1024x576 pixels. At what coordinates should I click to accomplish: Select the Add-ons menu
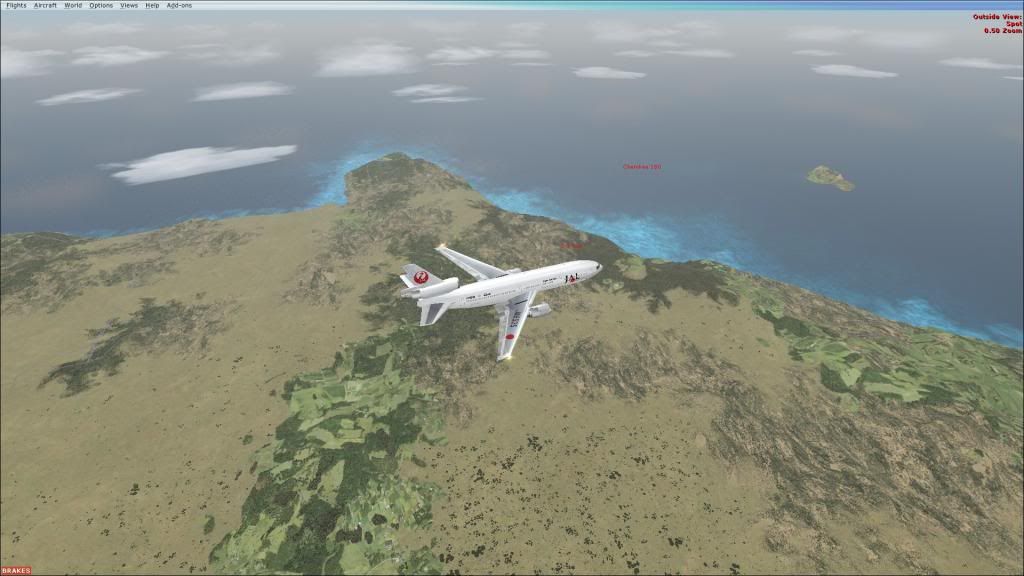pyautogui.click(x=178, y=5)
